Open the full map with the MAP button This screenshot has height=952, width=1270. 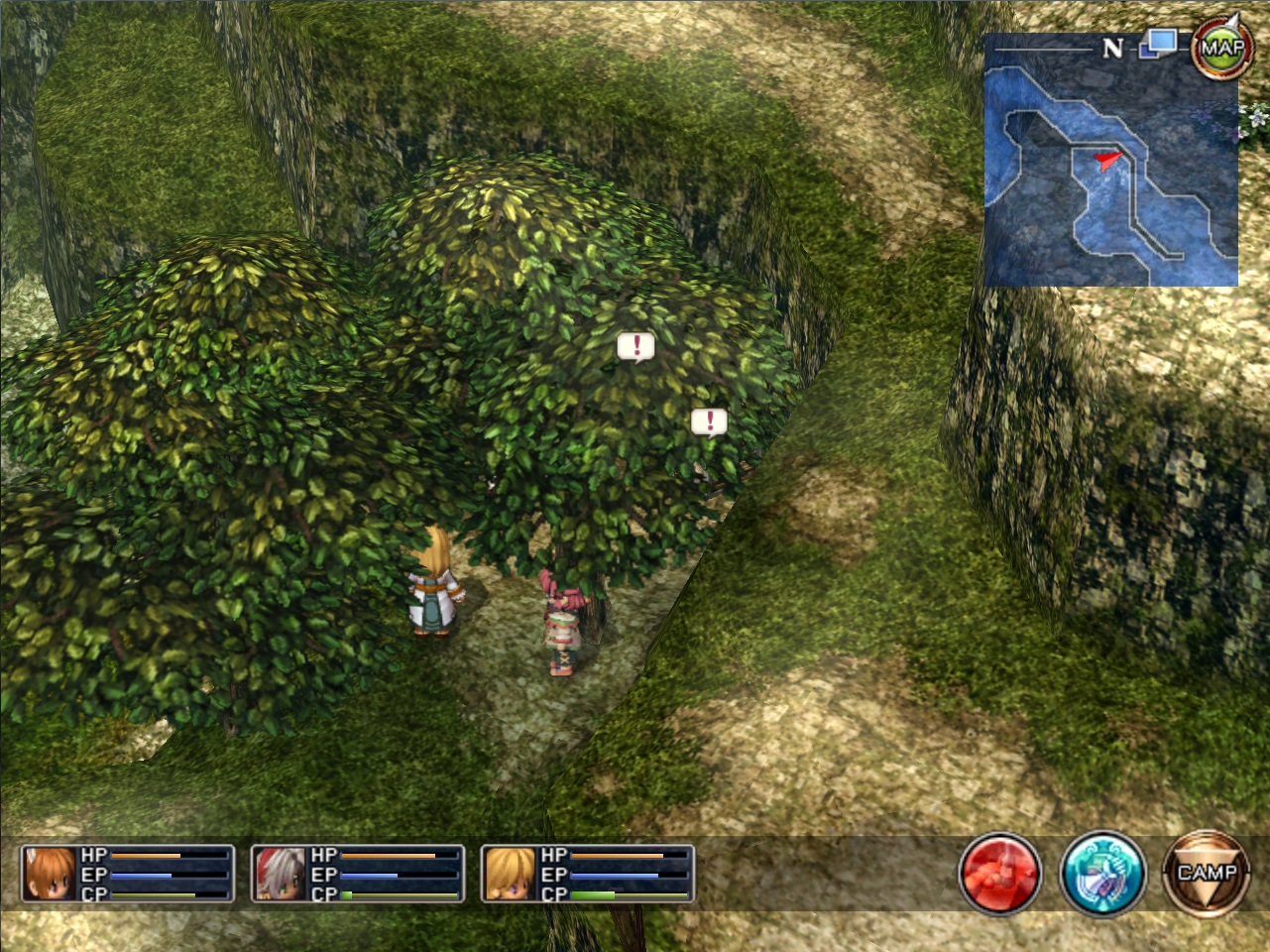pos(1221,48)
